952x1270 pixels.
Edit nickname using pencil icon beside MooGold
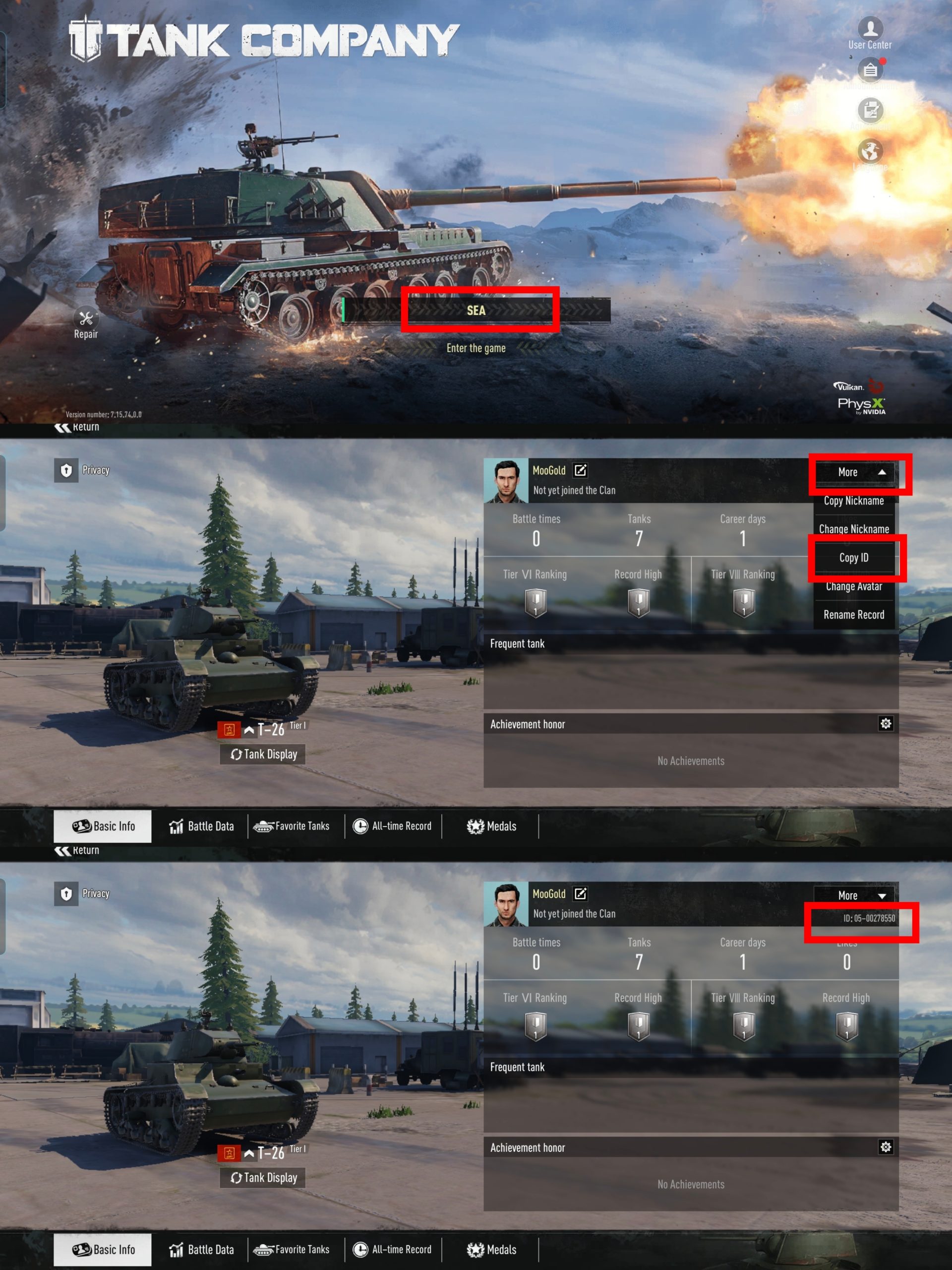click(x=581, y=470)
